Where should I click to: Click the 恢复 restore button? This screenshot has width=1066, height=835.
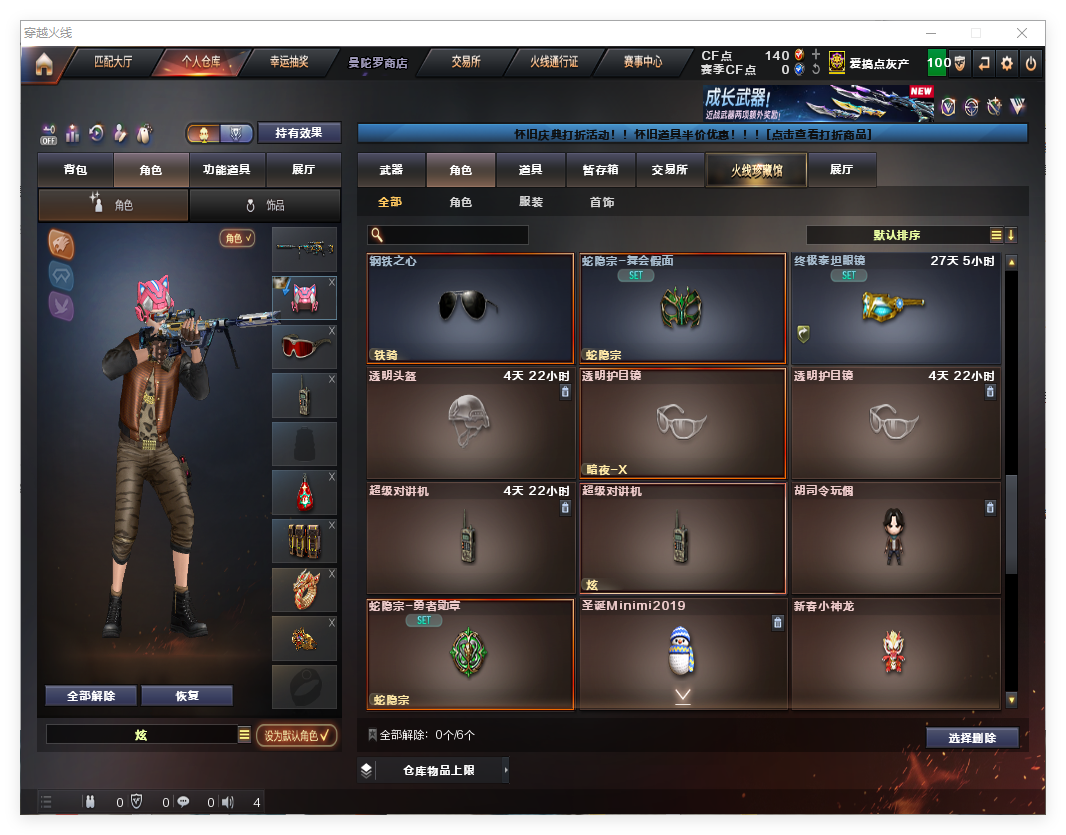point(187,696)
